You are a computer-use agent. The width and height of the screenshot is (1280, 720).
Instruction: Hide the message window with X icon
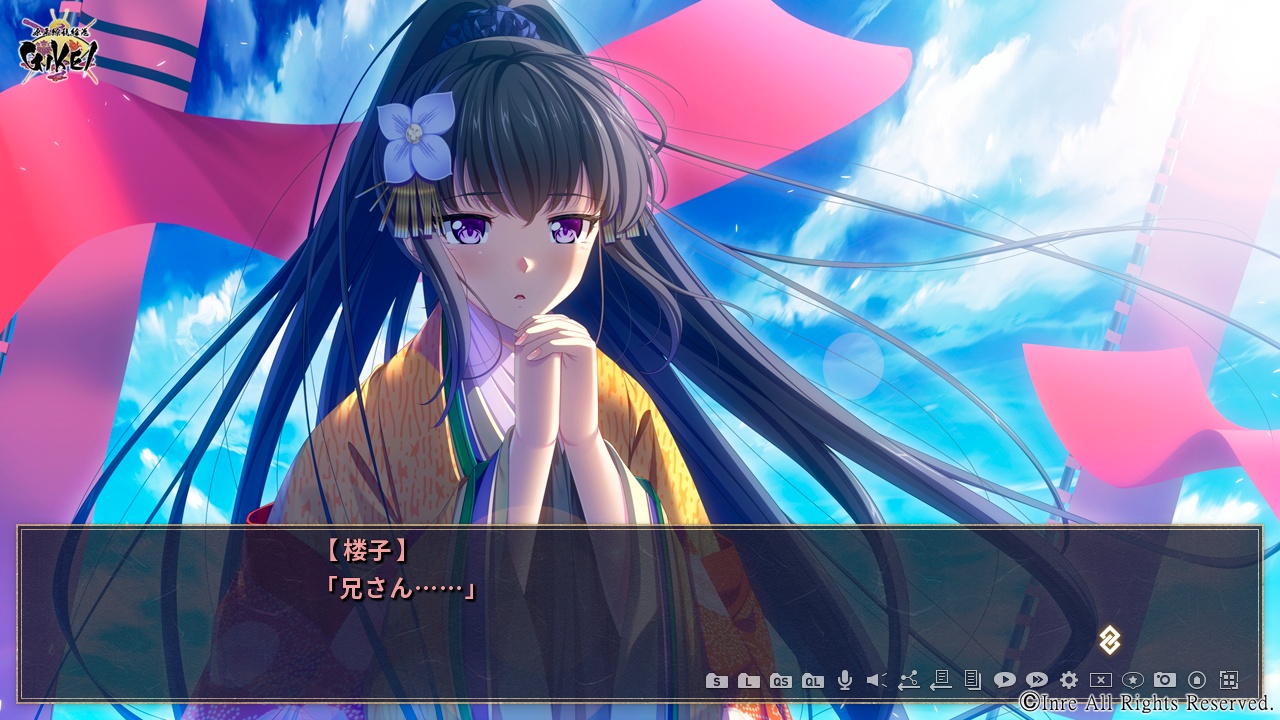pos(1101,681)
